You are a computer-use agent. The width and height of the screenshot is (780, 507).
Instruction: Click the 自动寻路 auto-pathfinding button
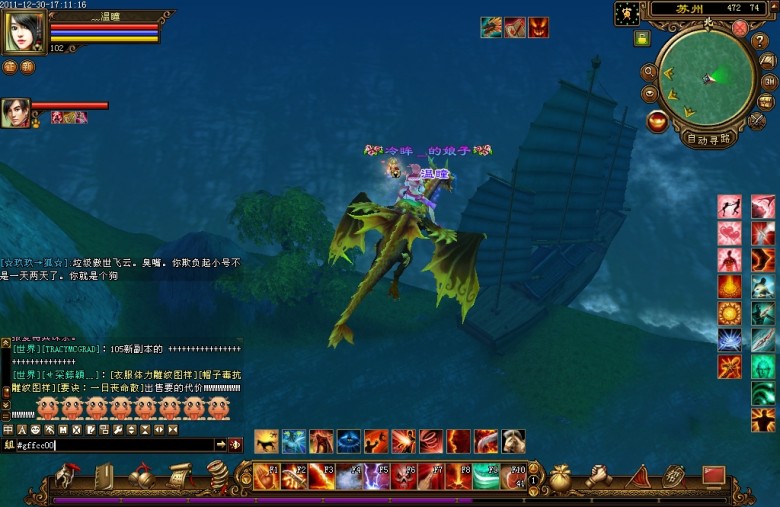coord(709,139)
